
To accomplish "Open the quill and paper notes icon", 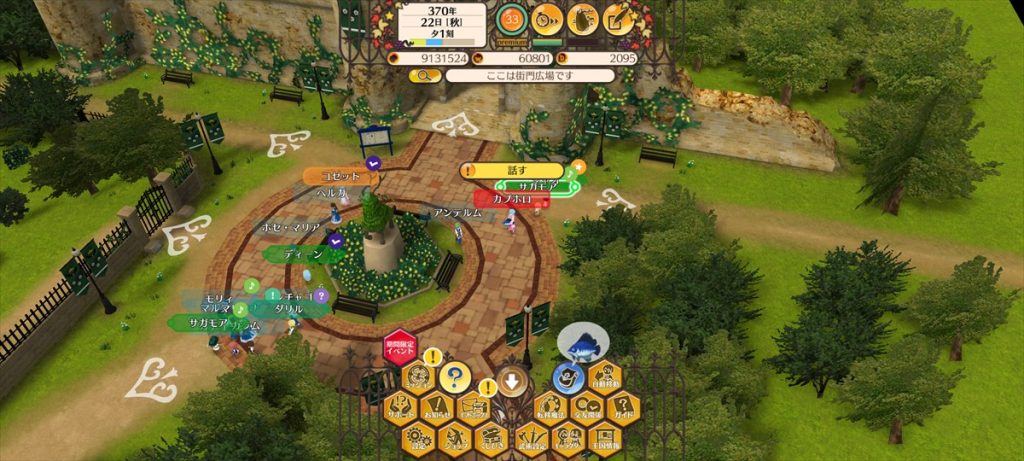I will click(620, 18).
